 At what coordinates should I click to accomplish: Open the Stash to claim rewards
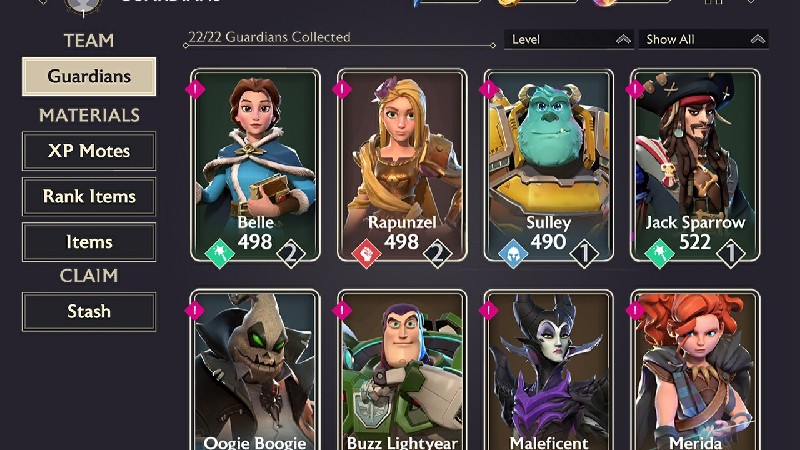point(89,311)
